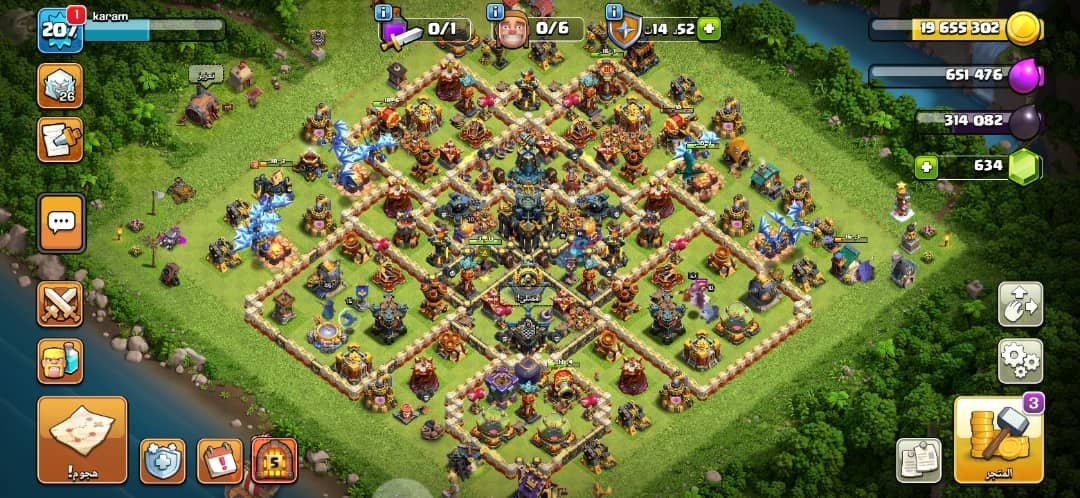Viewport: 1080px width, 498px height.
Task: Open the news scroll icon
Action: point(60,140)
